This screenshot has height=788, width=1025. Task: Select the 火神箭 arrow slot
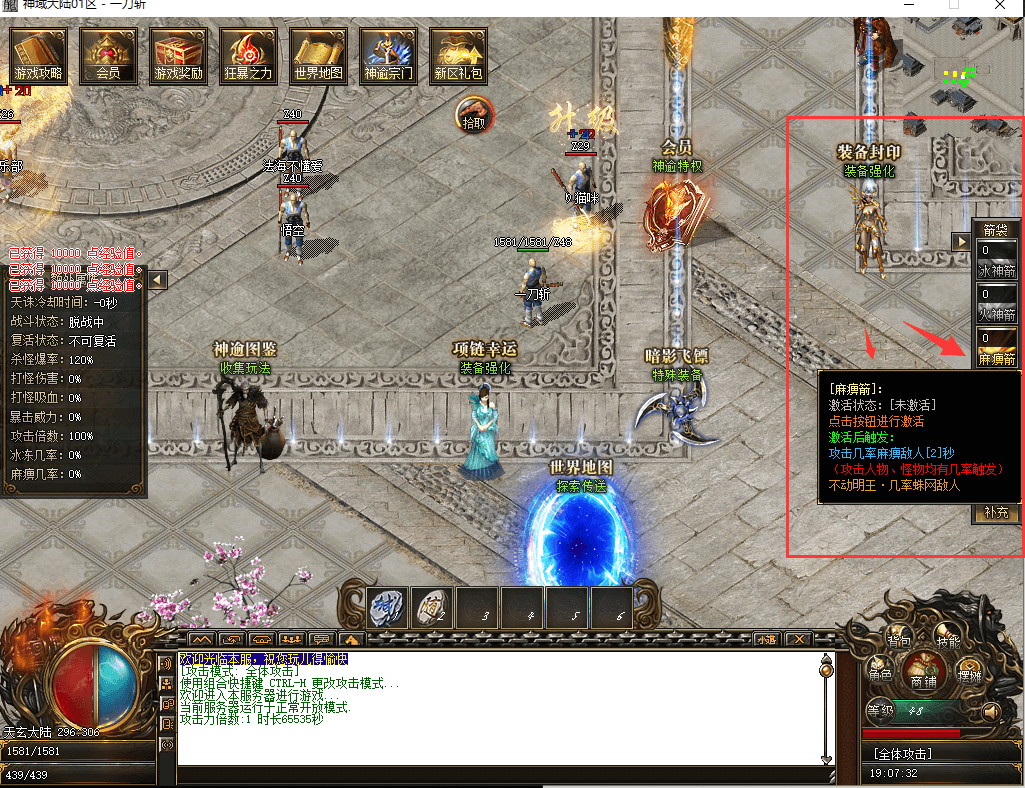997,302
